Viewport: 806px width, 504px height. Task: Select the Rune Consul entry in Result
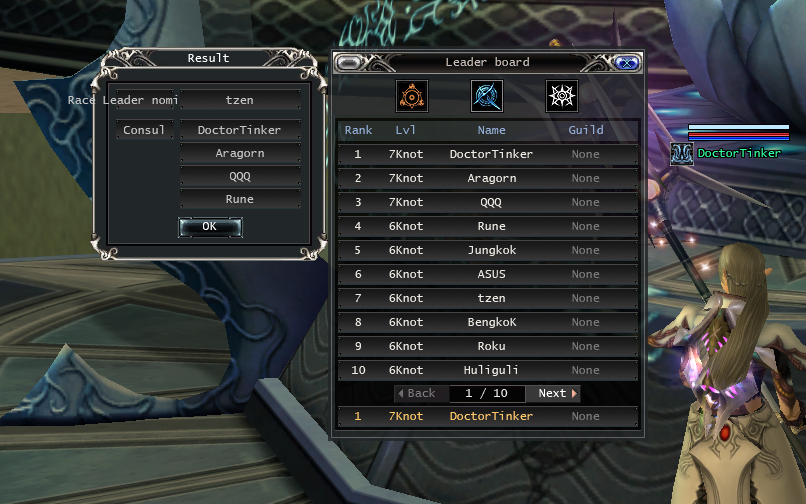pos(240,200)
